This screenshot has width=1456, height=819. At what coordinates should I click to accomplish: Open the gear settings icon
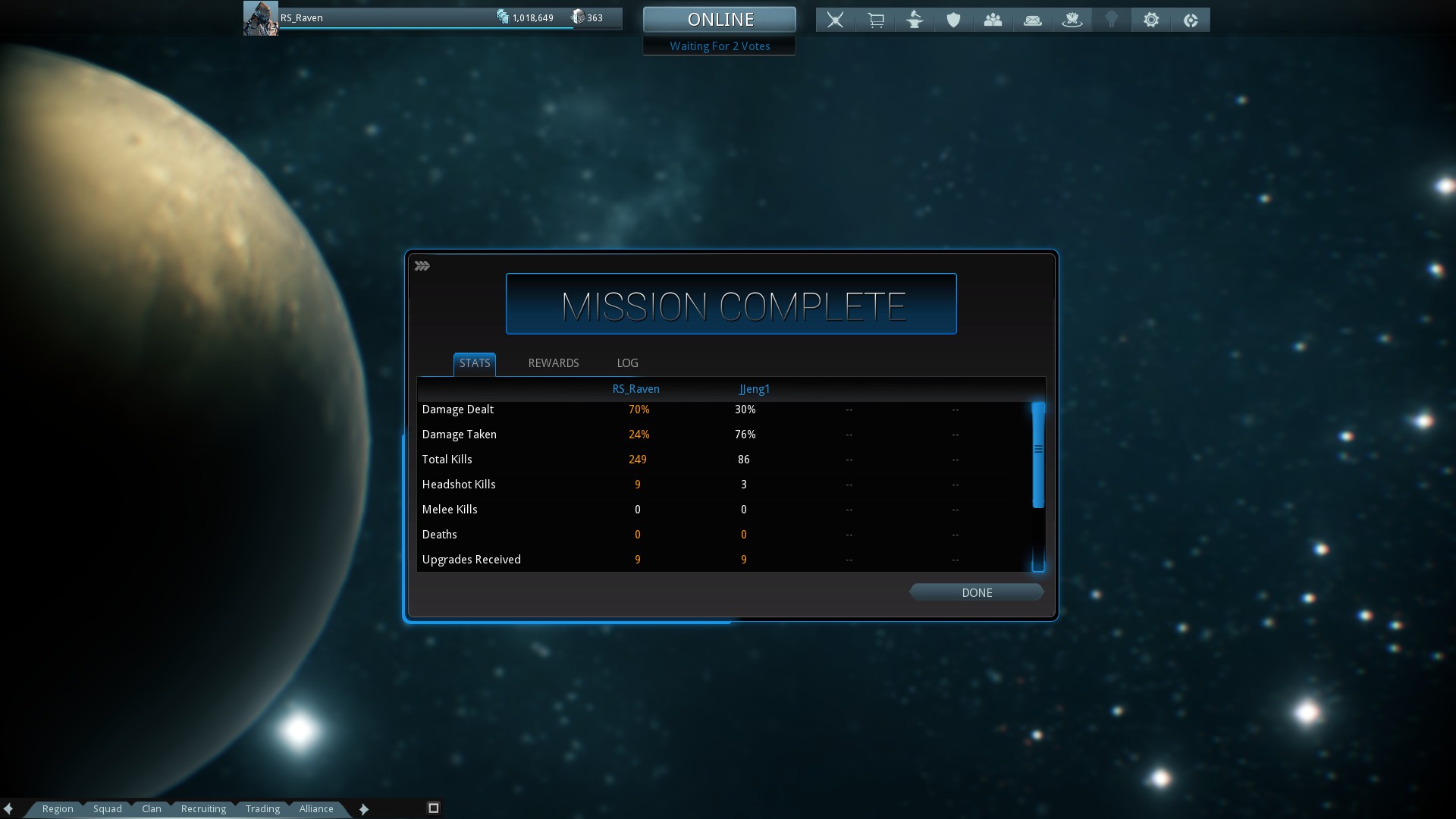pos(1151,20)
